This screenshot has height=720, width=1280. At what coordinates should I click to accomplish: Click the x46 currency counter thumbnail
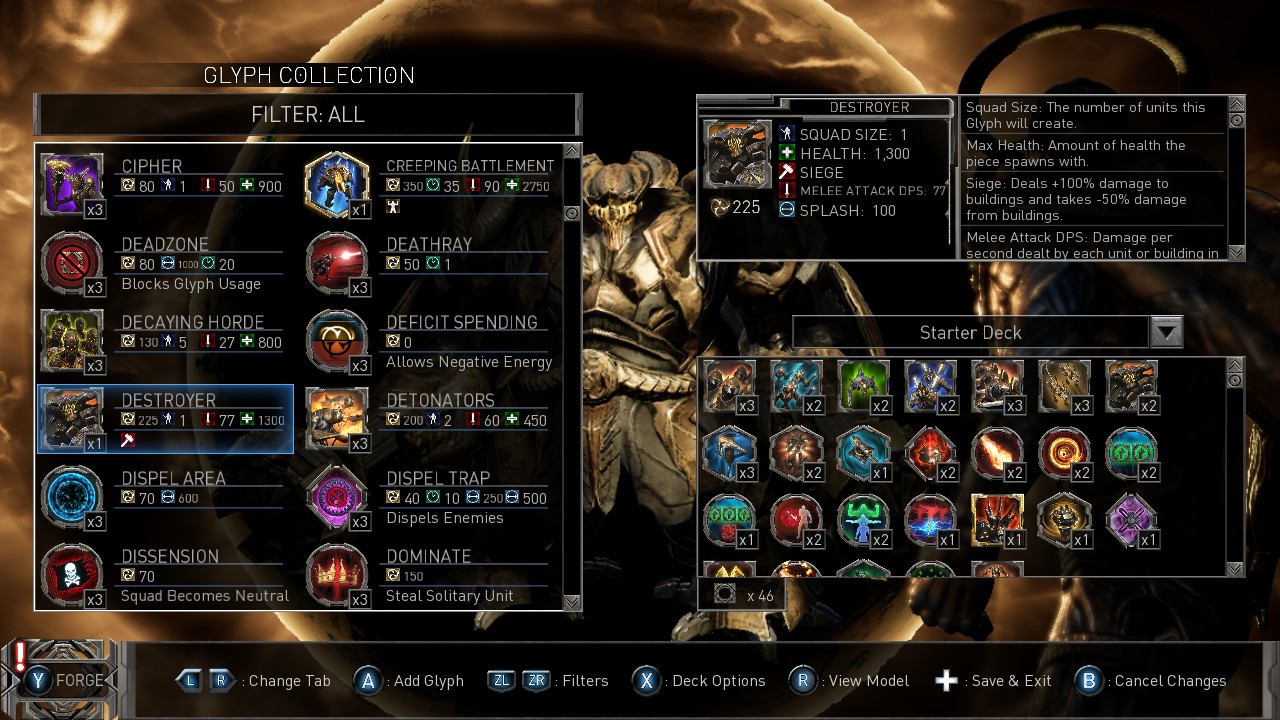tap(723, 592)
